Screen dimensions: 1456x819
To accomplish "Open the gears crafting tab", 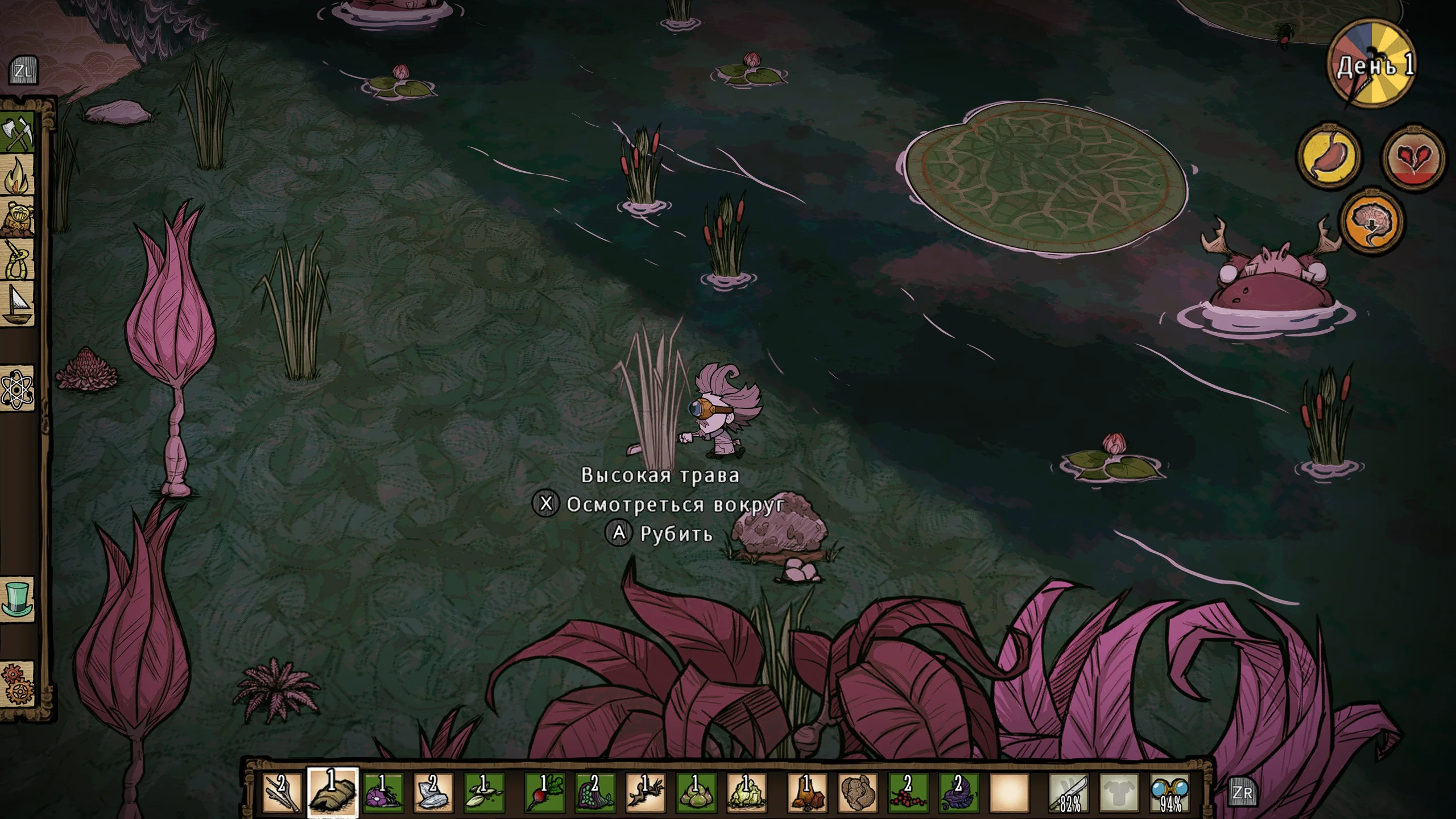I will click(x=18, y=684).
